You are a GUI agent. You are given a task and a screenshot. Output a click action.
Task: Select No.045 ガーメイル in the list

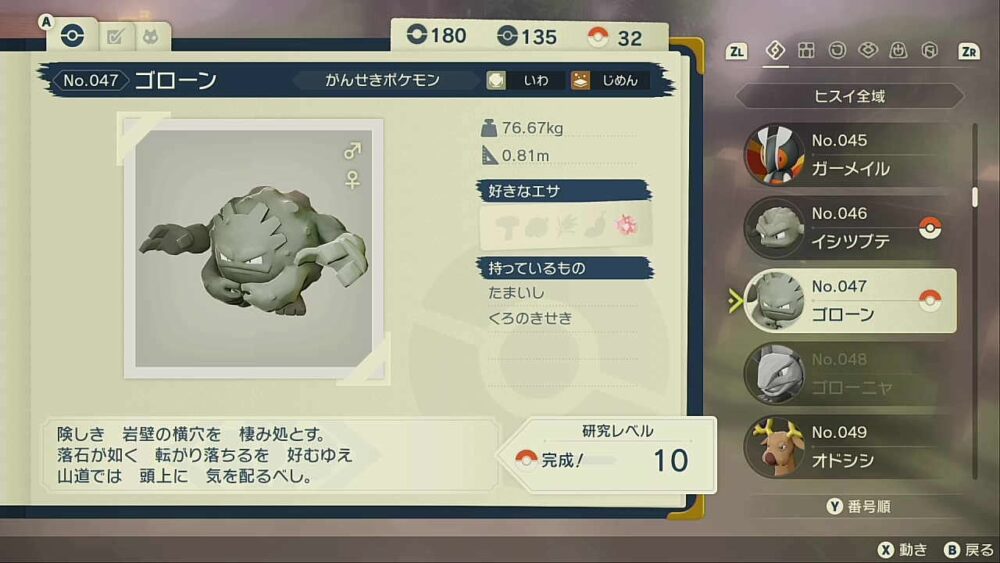coord(850,155)
